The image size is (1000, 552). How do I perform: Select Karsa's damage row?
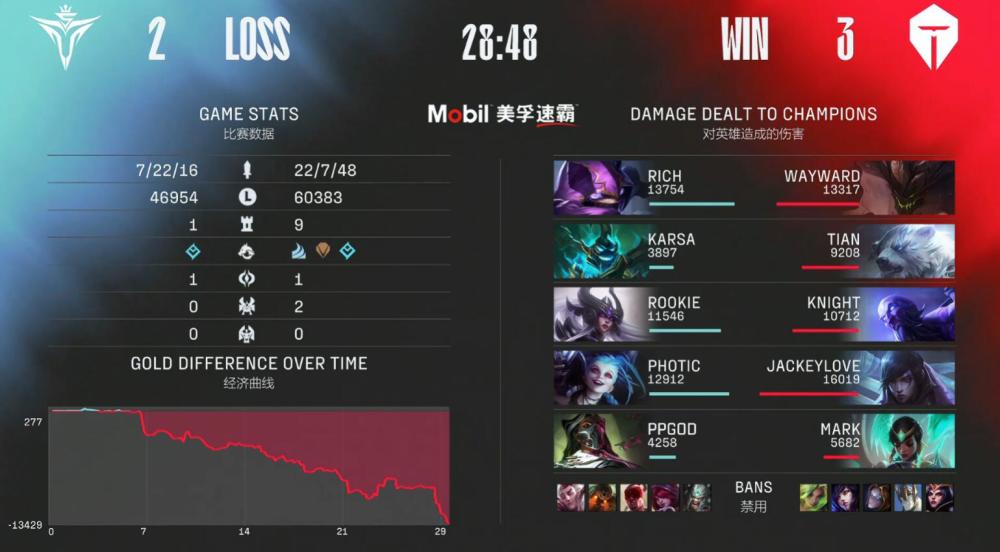[660, 251]
